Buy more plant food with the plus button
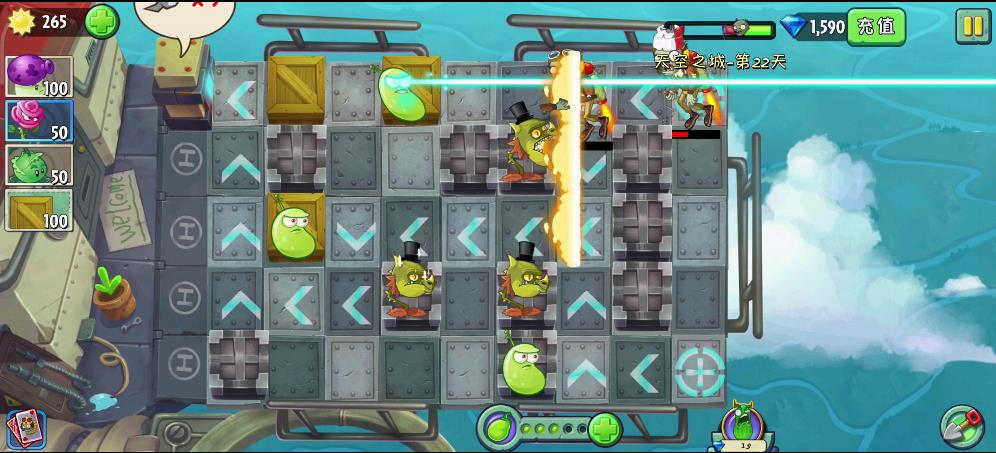 pyautogui.click(x=604, y=429)
